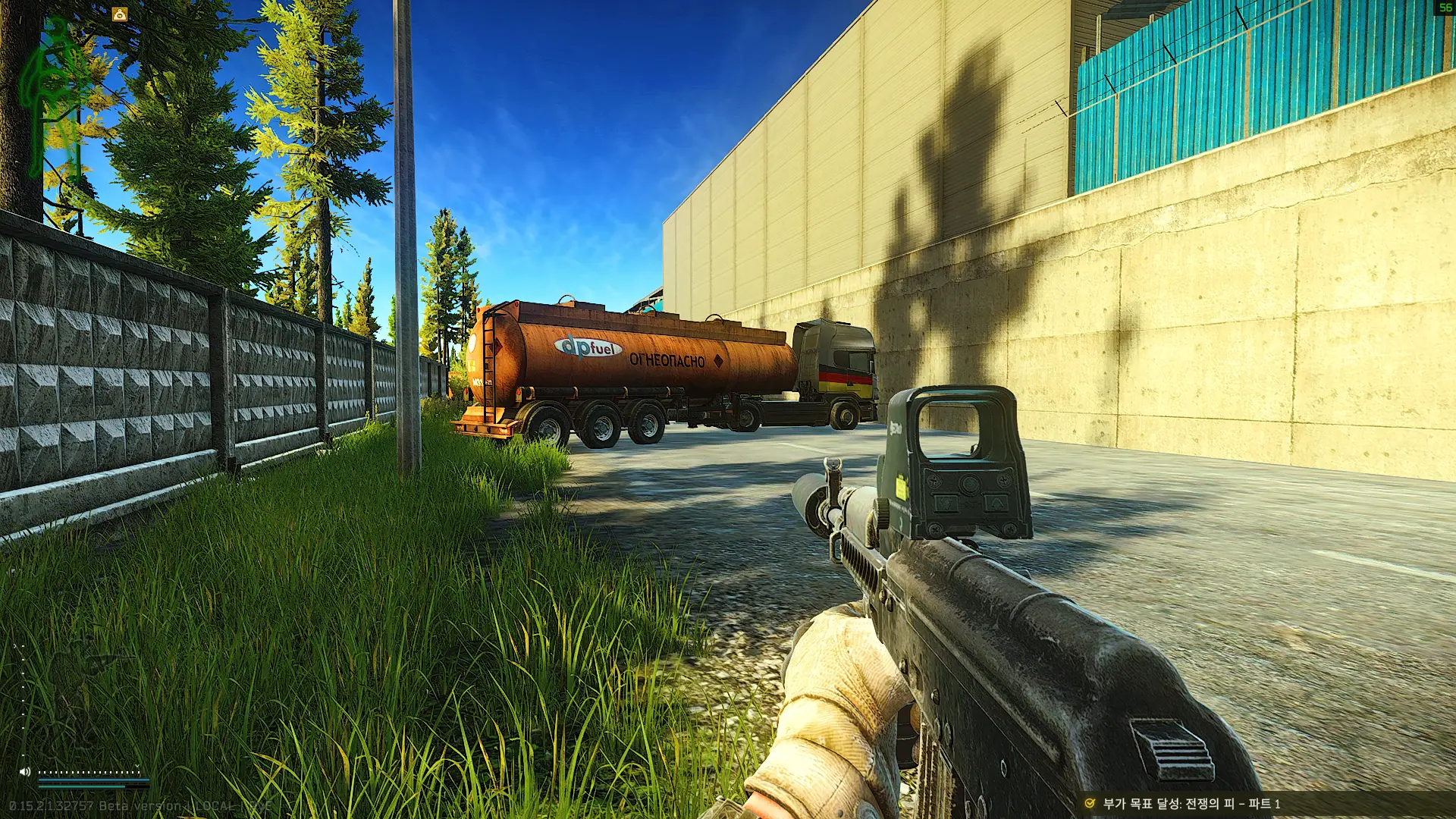Click the overweight status icon
The image size is (1456, 819).
tap(120, 14)
